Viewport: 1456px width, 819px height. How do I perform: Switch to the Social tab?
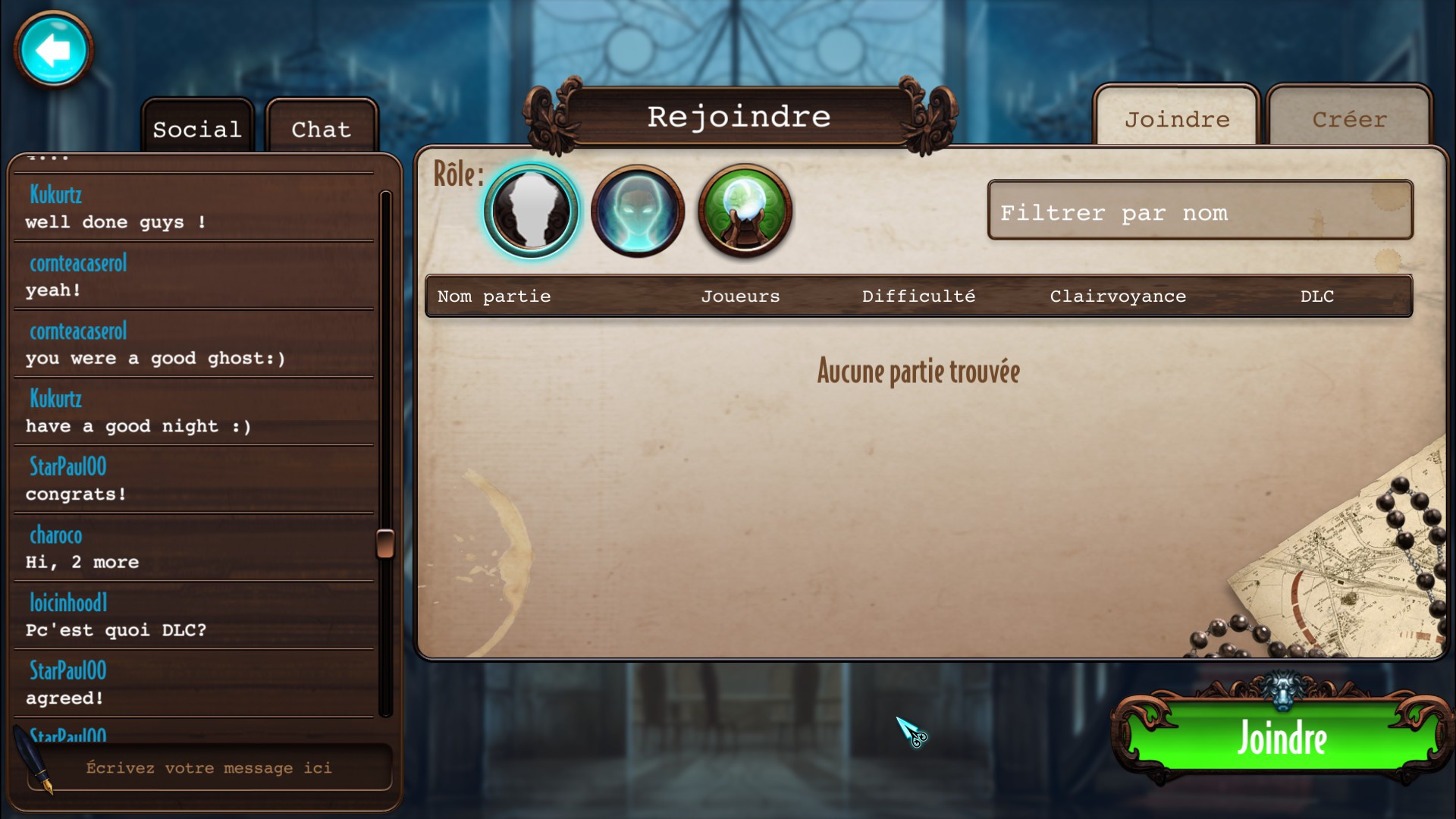tap(197, 129)
